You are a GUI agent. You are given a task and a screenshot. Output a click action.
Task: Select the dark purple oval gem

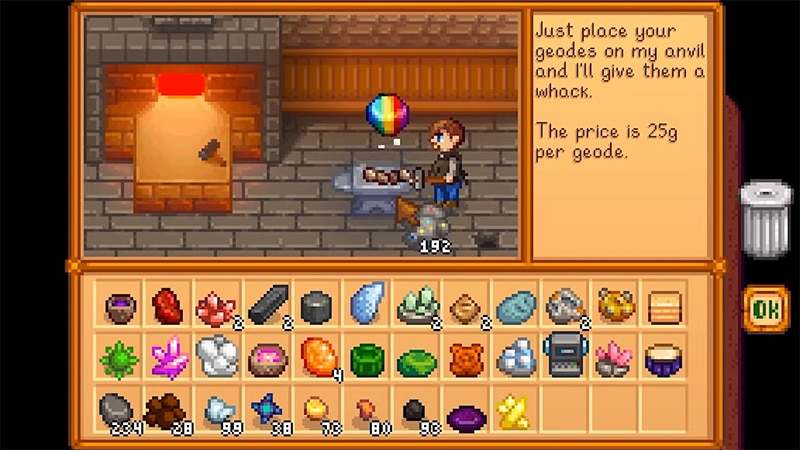(465, 411)
